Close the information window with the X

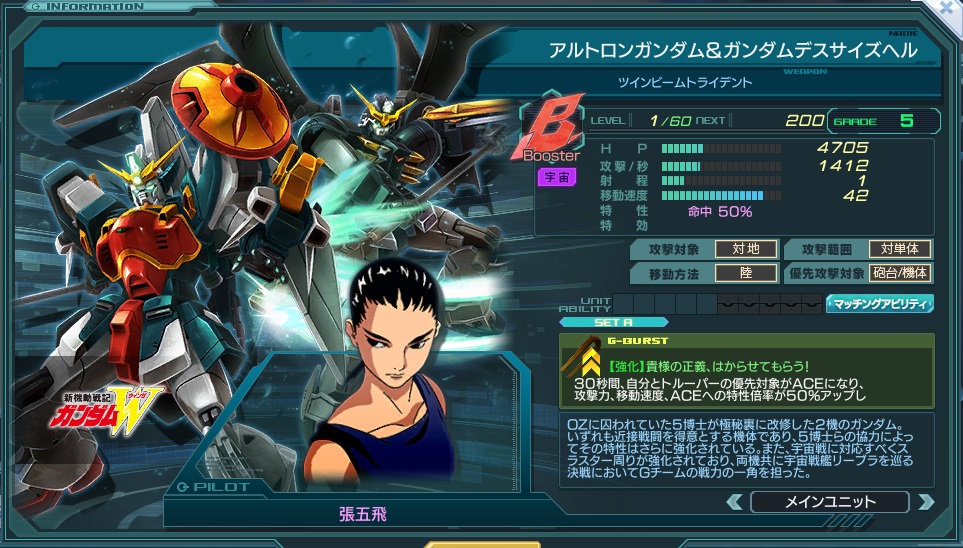pos(949,8)
